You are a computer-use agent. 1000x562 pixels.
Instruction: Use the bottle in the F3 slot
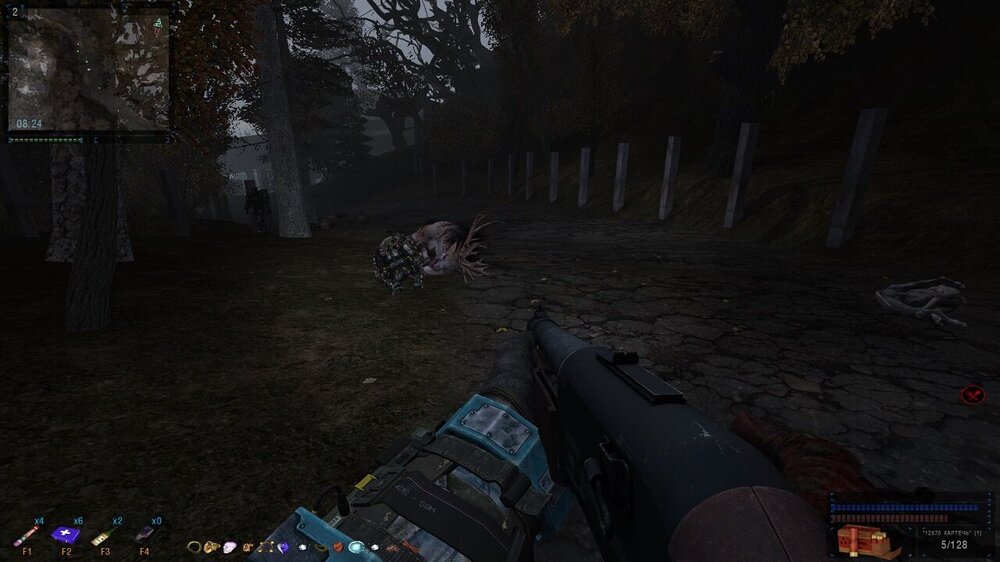click(x=103, y=536)
